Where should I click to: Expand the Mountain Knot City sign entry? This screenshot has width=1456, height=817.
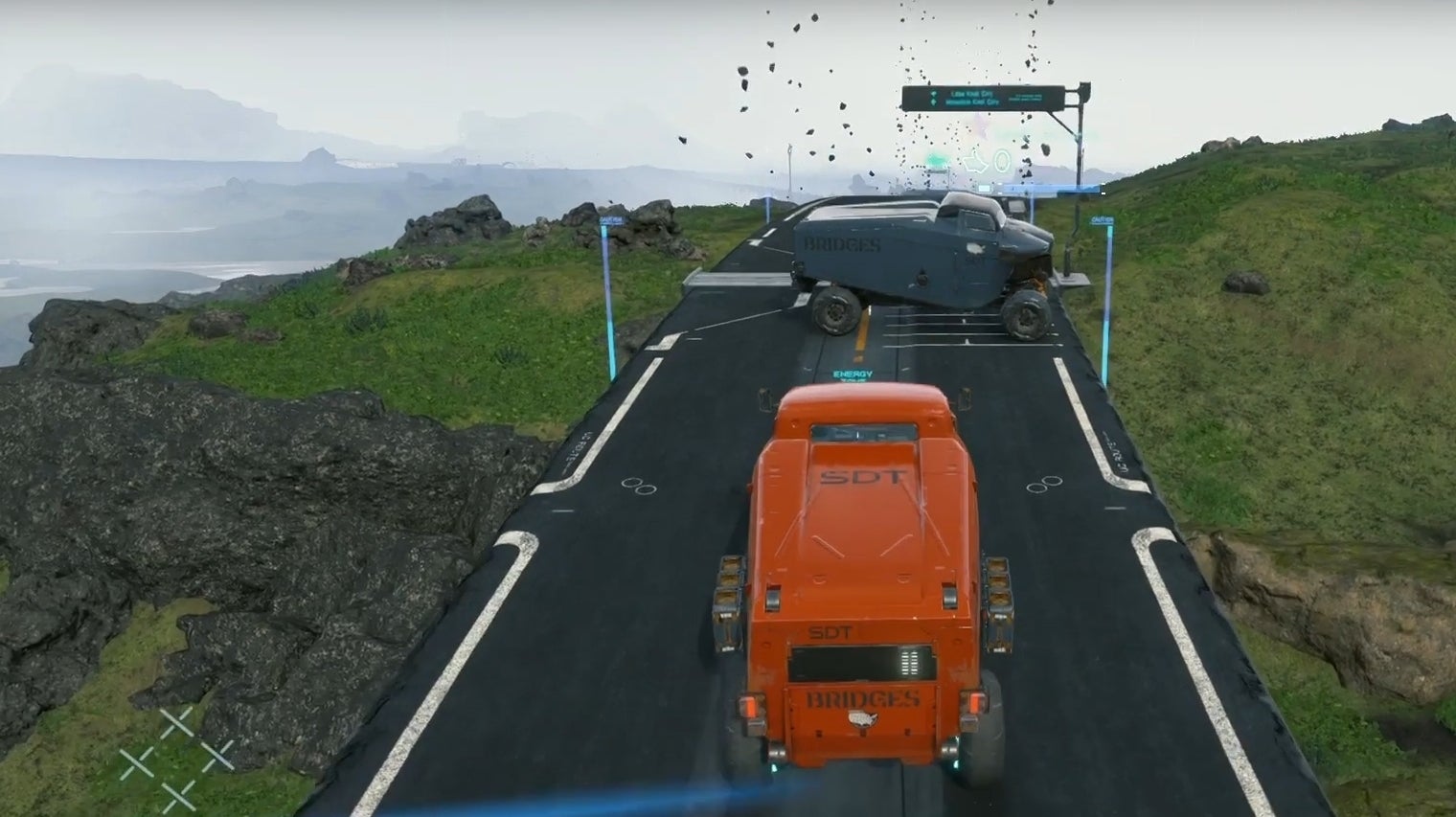[x=971, y=102]
